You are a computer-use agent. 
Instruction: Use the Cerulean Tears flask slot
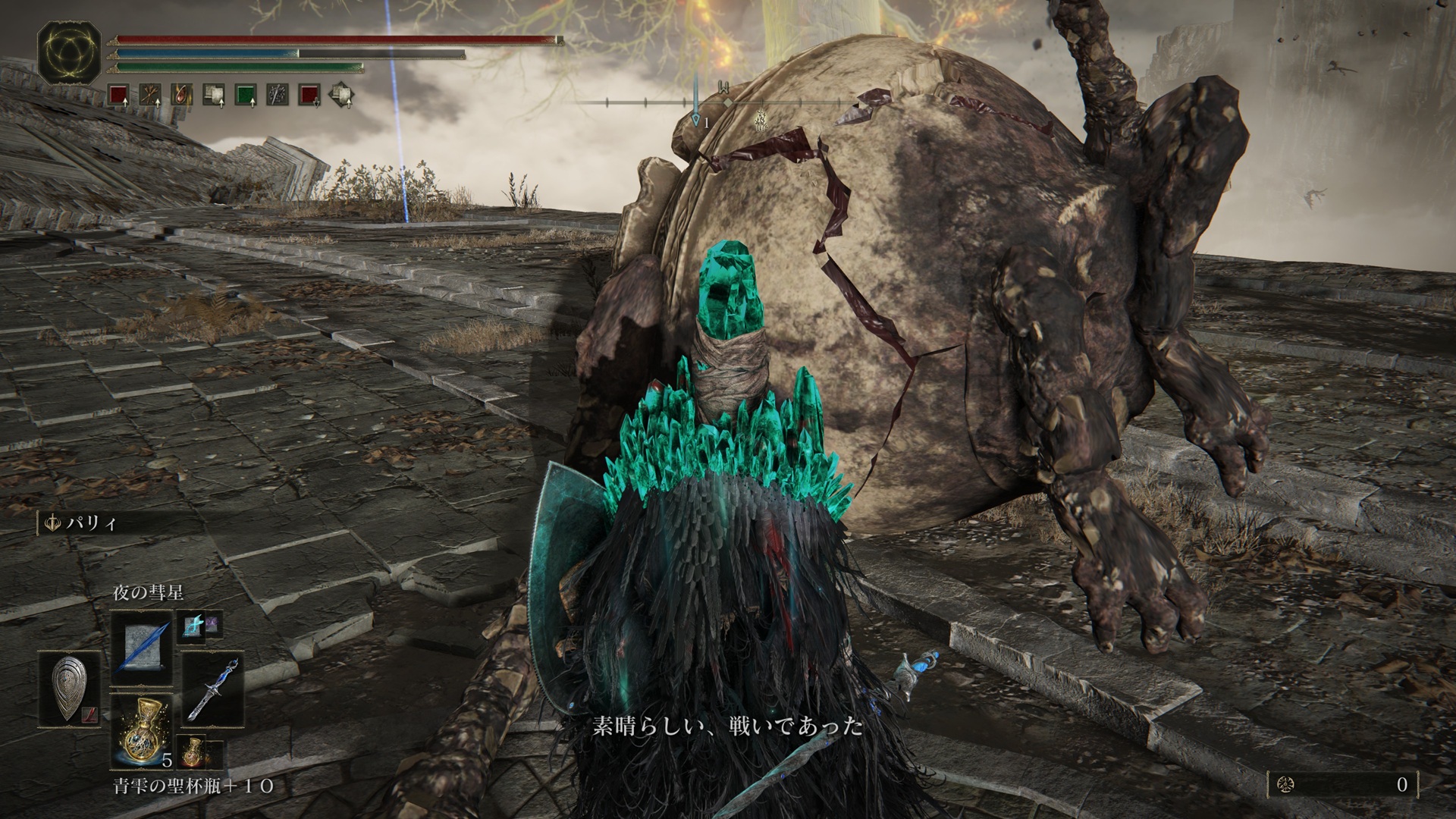coord(142,727)
